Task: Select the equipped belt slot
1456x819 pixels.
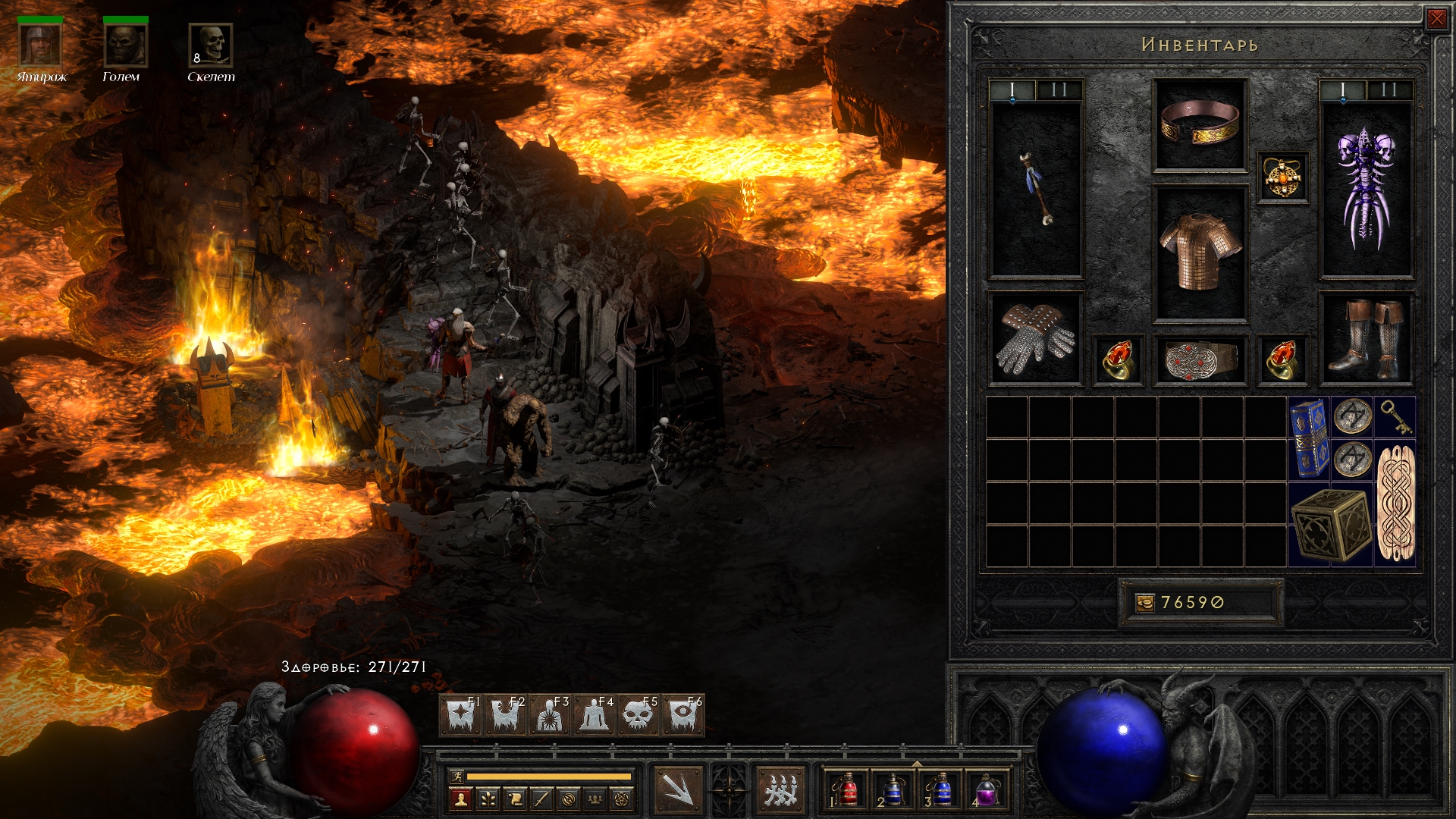Action: tap(1200, 359)
